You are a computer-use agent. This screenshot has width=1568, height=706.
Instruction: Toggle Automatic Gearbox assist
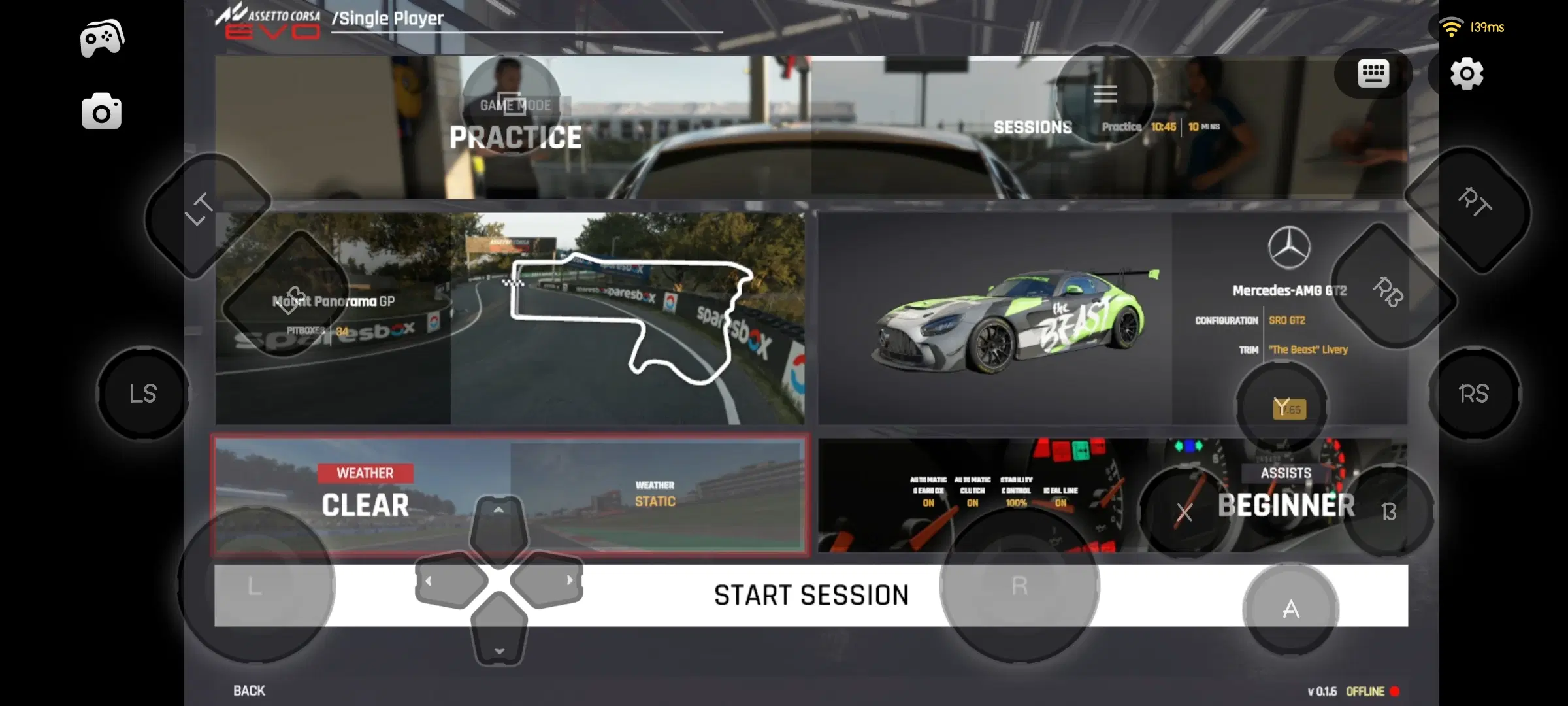[927, 490]
